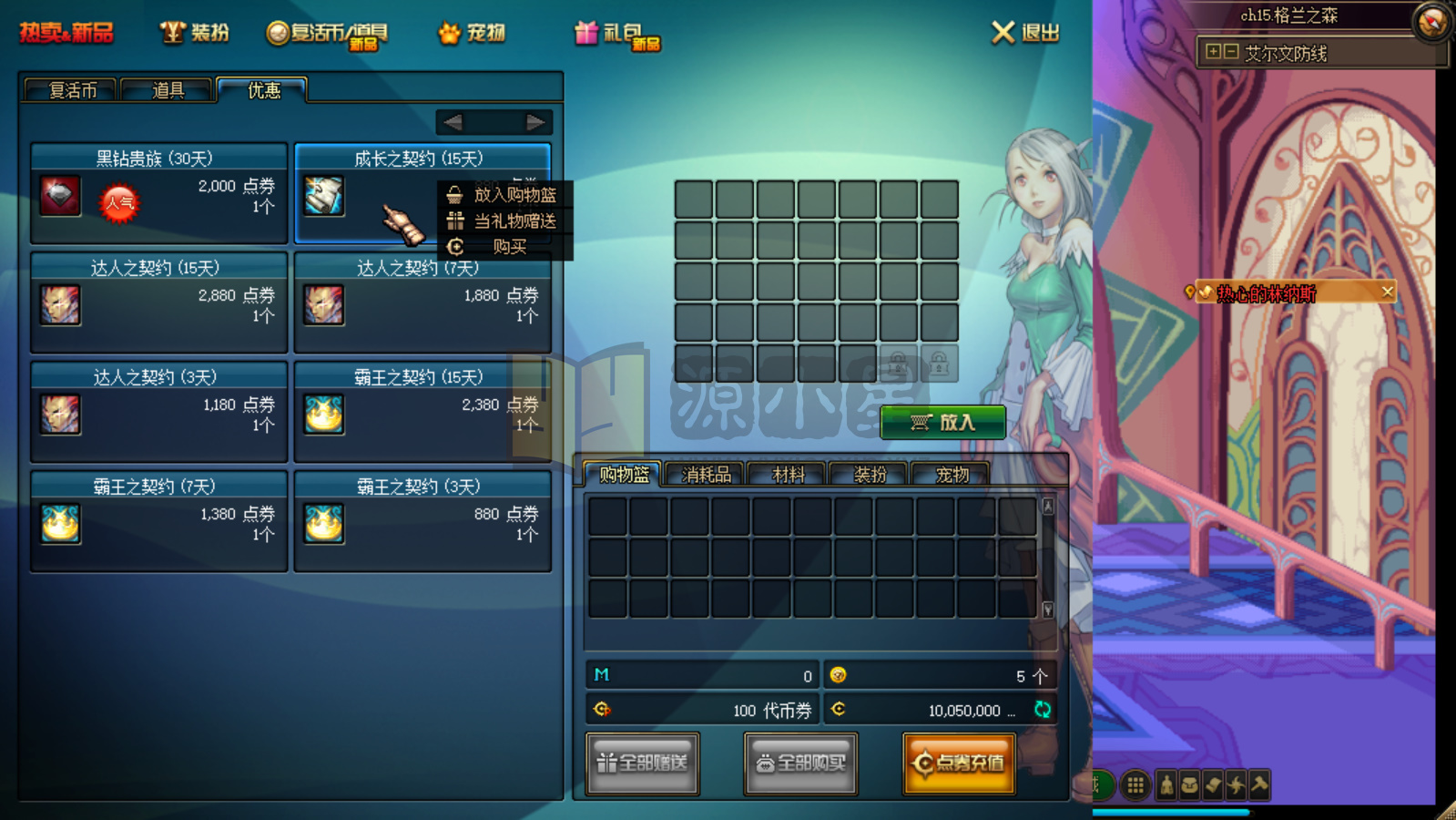The height and width of the screenshot is (820, 1456).
Task: Click the green 放入 button
Action: 942,422
